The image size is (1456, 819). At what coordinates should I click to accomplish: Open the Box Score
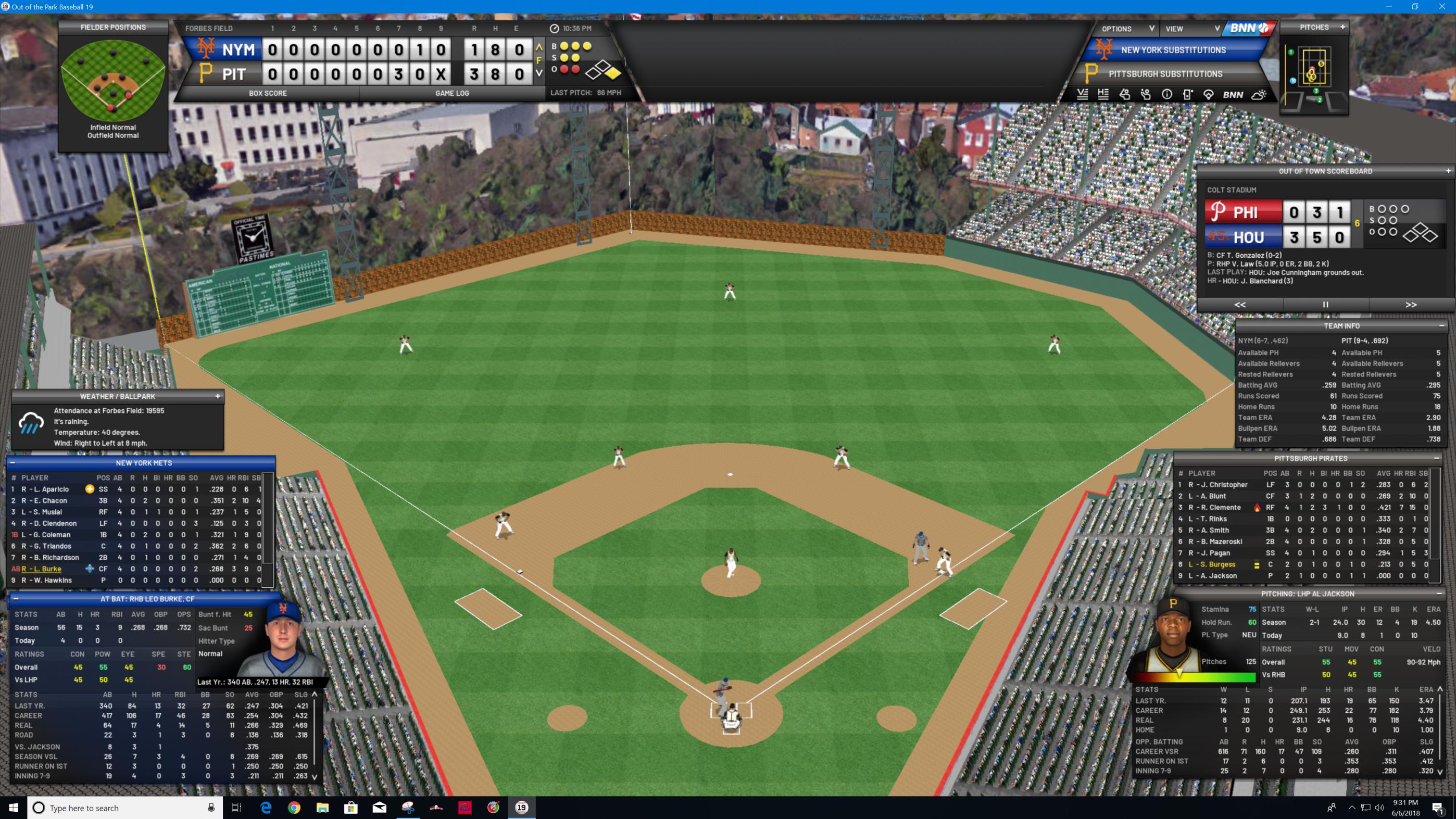(267, 93)
